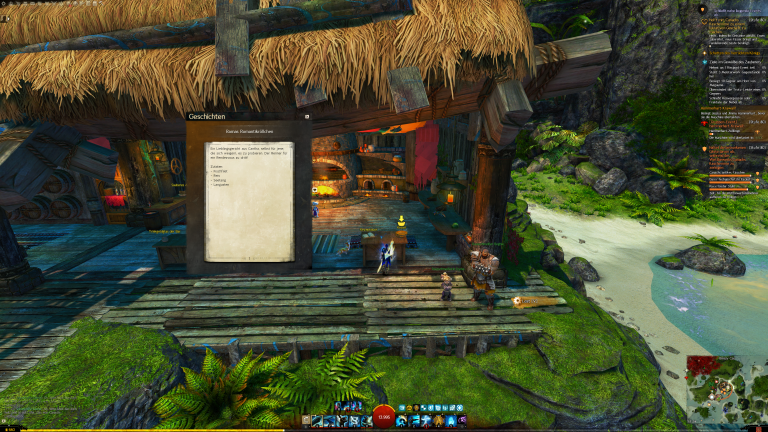Activate the first weapon skill left of the orb
This screenshot has height=432, width=768.
[x=317, y=421]
